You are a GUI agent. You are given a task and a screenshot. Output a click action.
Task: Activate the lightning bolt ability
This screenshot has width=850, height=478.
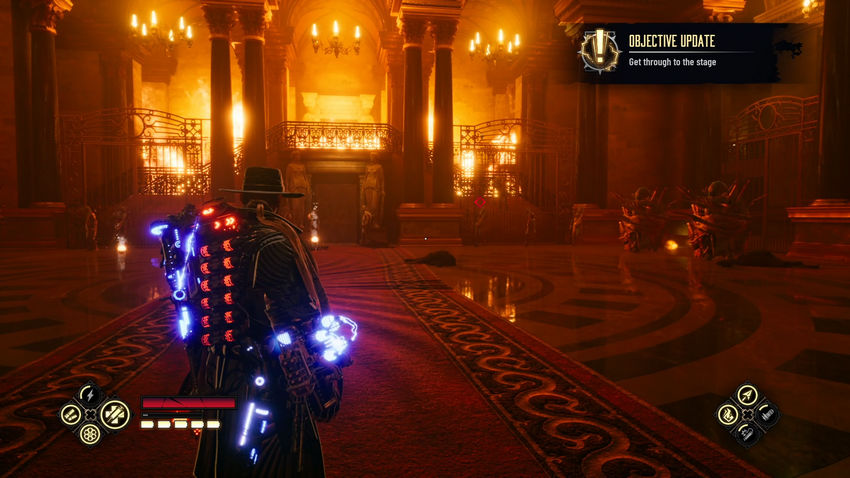coord(90,394)
